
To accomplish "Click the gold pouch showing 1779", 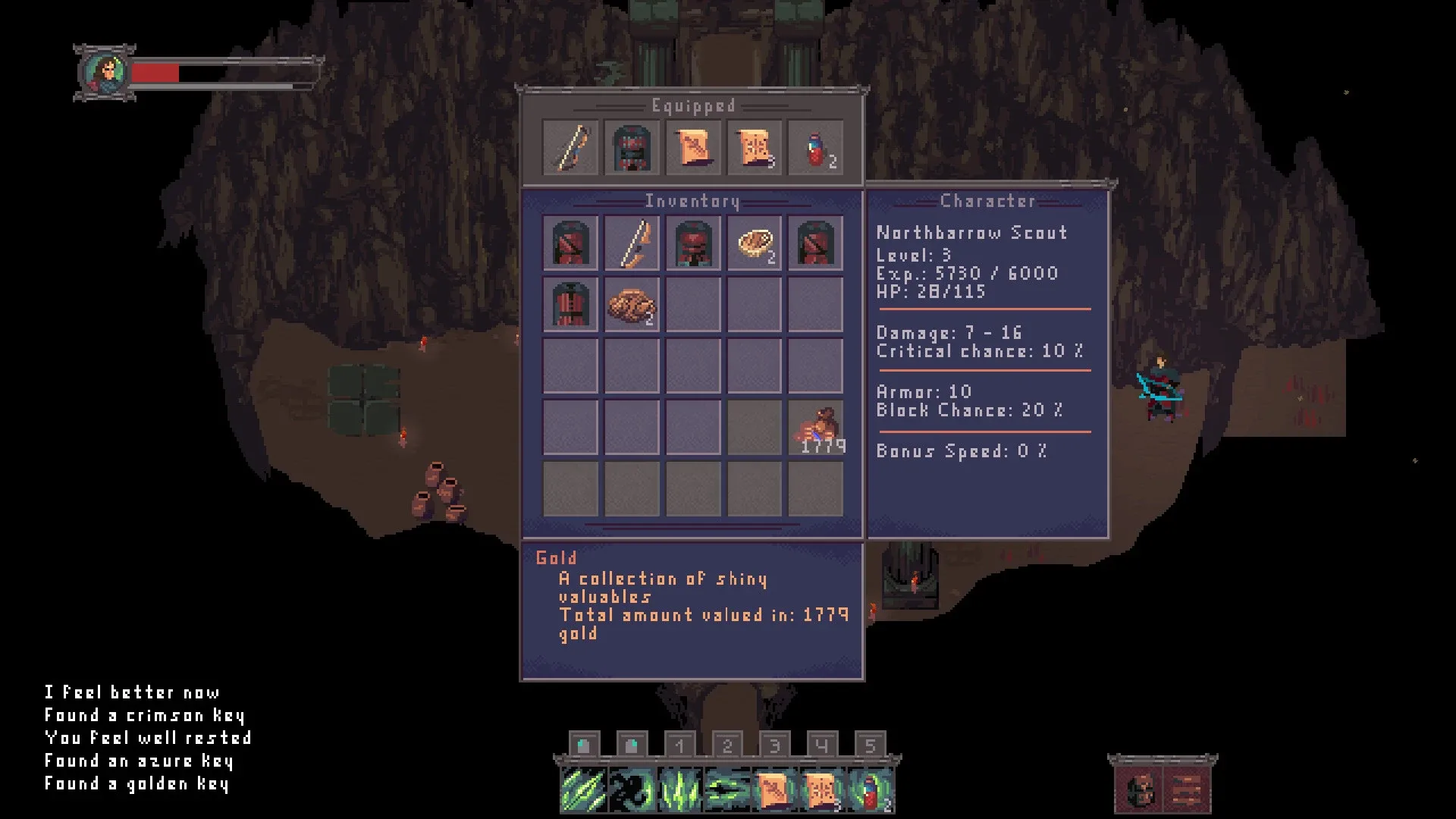I will pyautogui.click(x=815, y=428).
